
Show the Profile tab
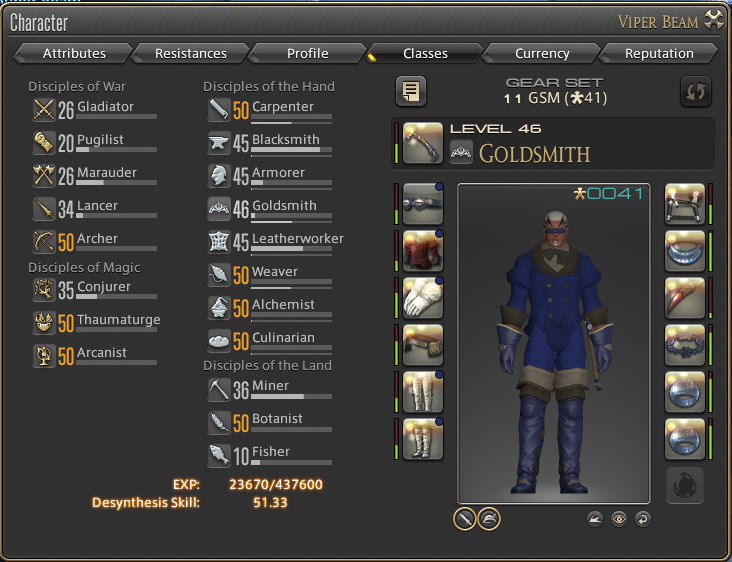(307, 53)
